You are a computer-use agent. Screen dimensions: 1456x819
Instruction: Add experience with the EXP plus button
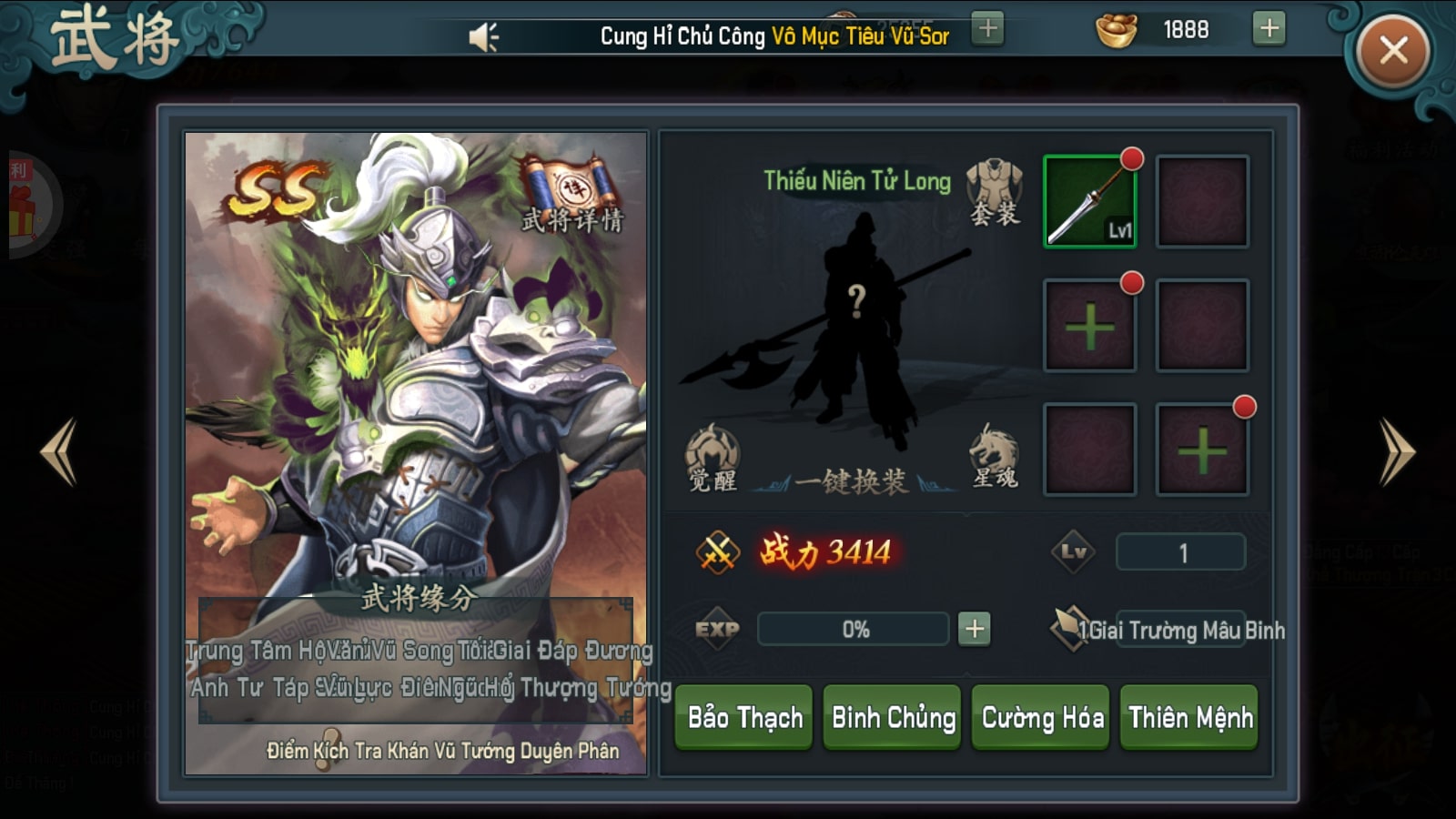[x=974, y=629]
